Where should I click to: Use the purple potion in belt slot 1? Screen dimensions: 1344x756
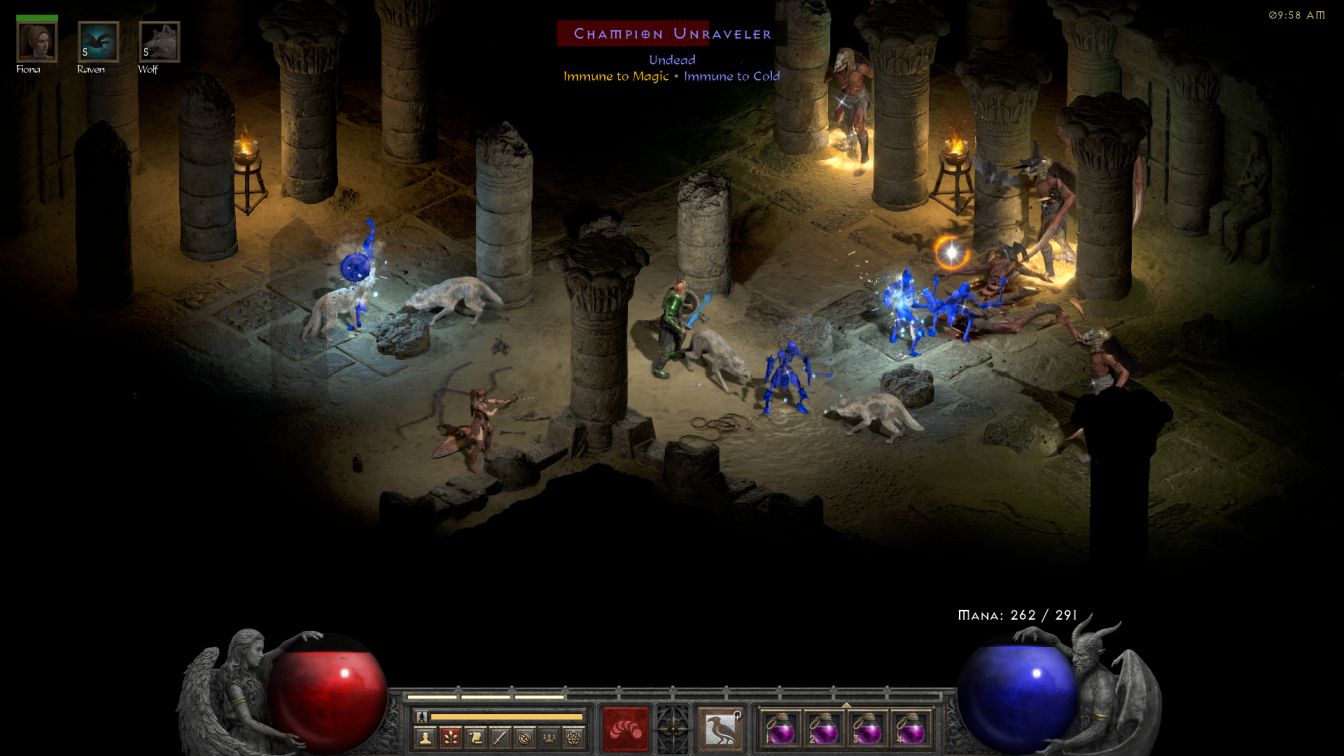pos(781,728)
